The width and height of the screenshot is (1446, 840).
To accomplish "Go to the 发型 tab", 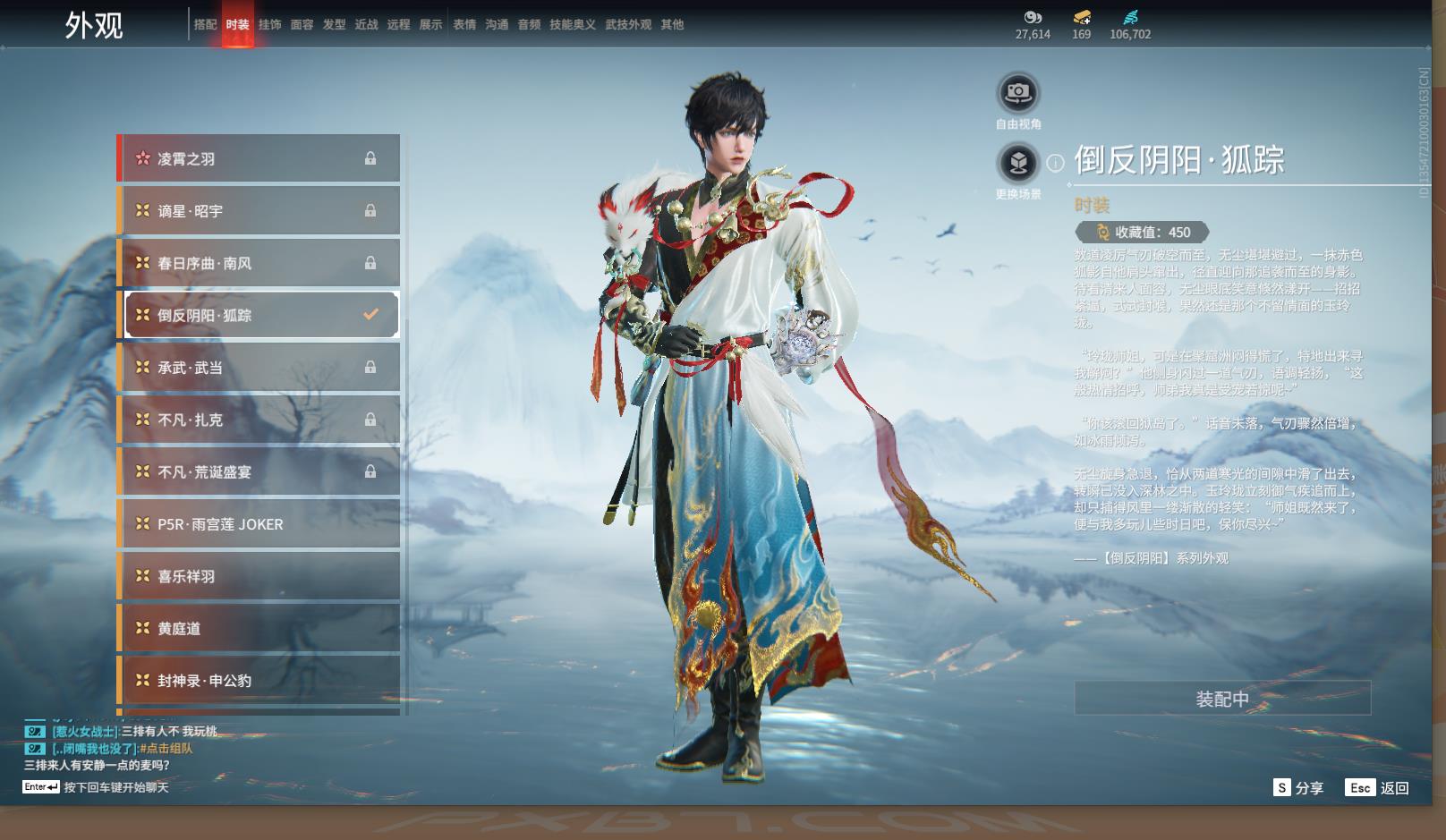I will (334, 25).
